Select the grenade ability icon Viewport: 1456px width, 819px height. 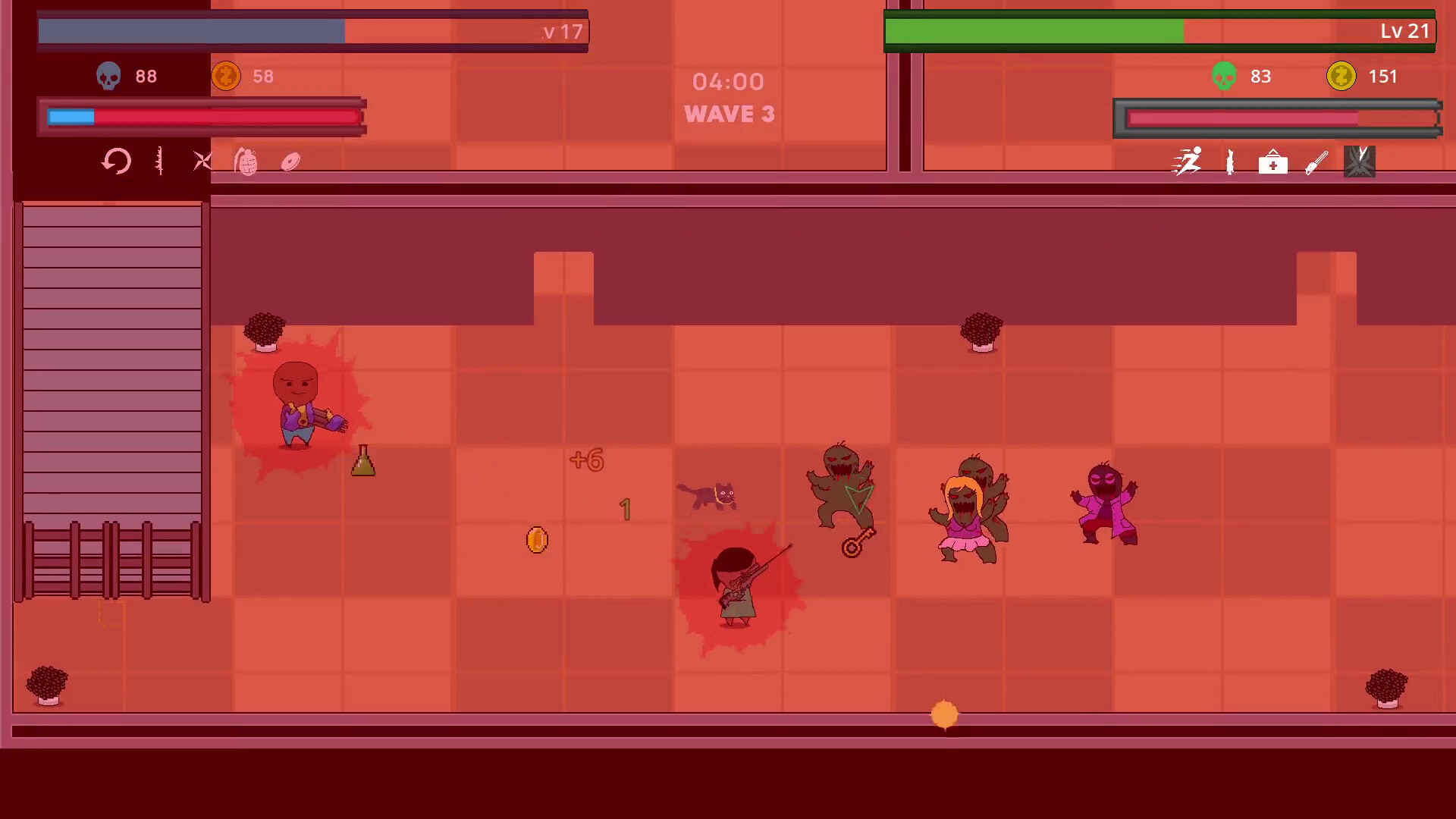tap(245, 162)
